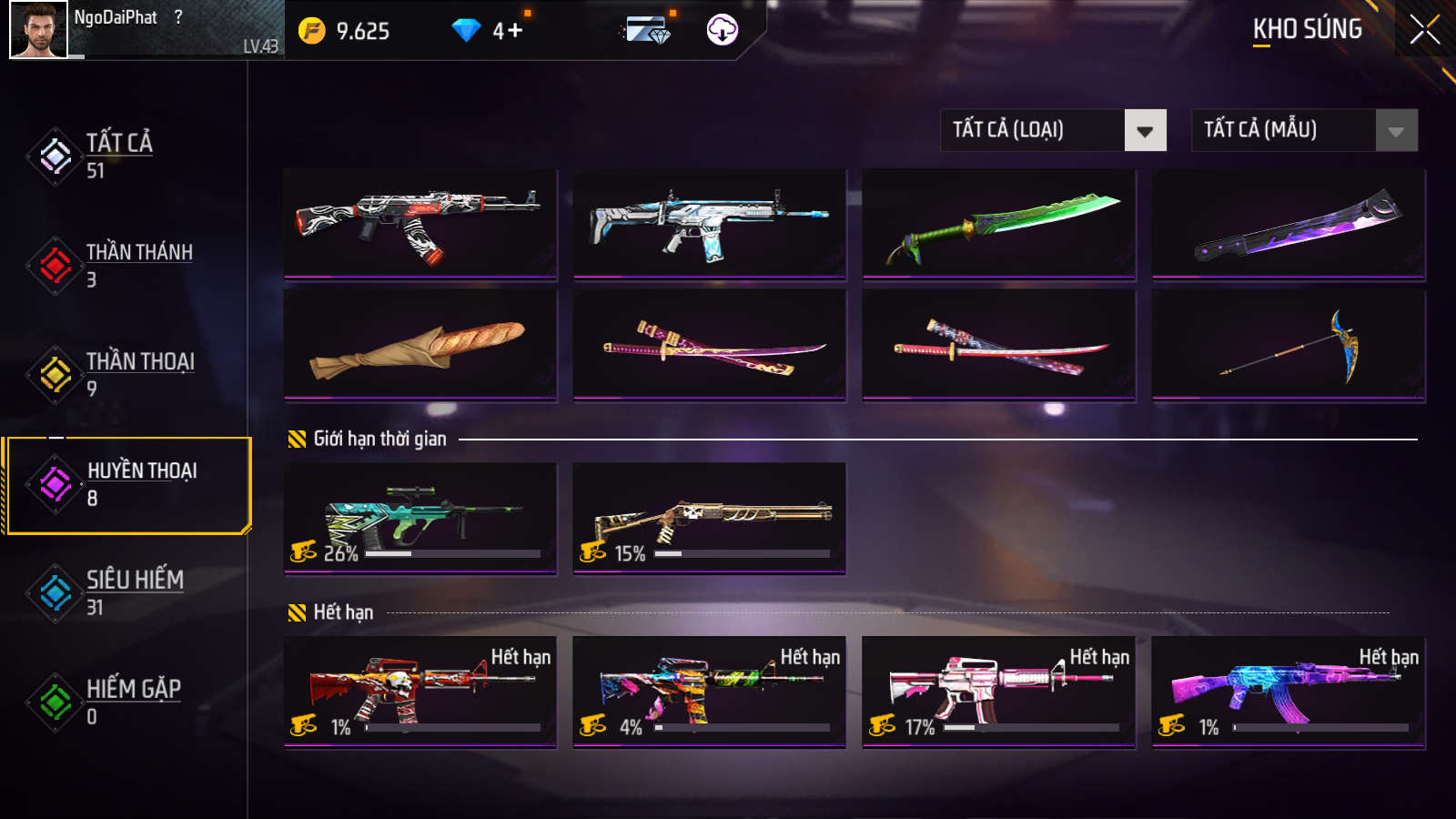
Task: Select the skull shotgun skin at 15%
Action: (x=709, y=518)
